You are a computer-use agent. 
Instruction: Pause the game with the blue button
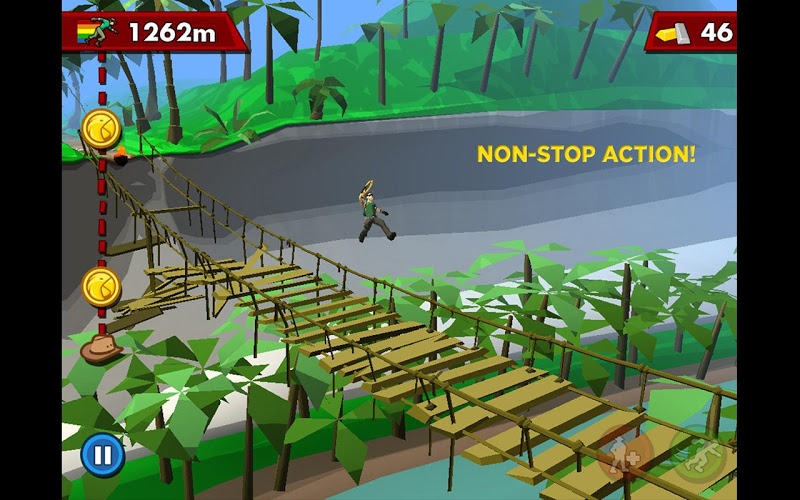click(x=102, y=456)
